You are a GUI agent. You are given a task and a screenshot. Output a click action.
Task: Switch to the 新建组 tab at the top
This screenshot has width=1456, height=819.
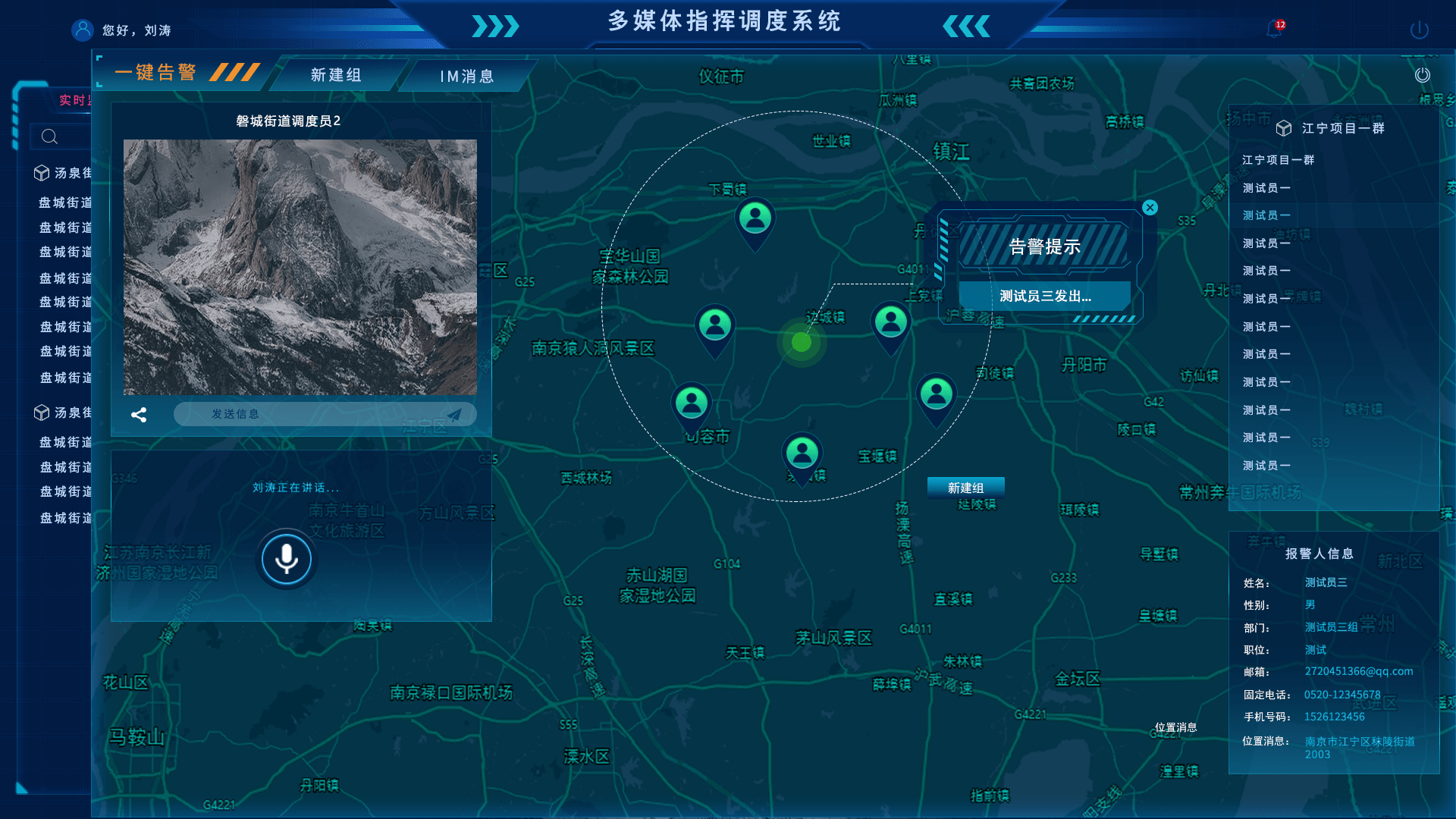point(334,74)
